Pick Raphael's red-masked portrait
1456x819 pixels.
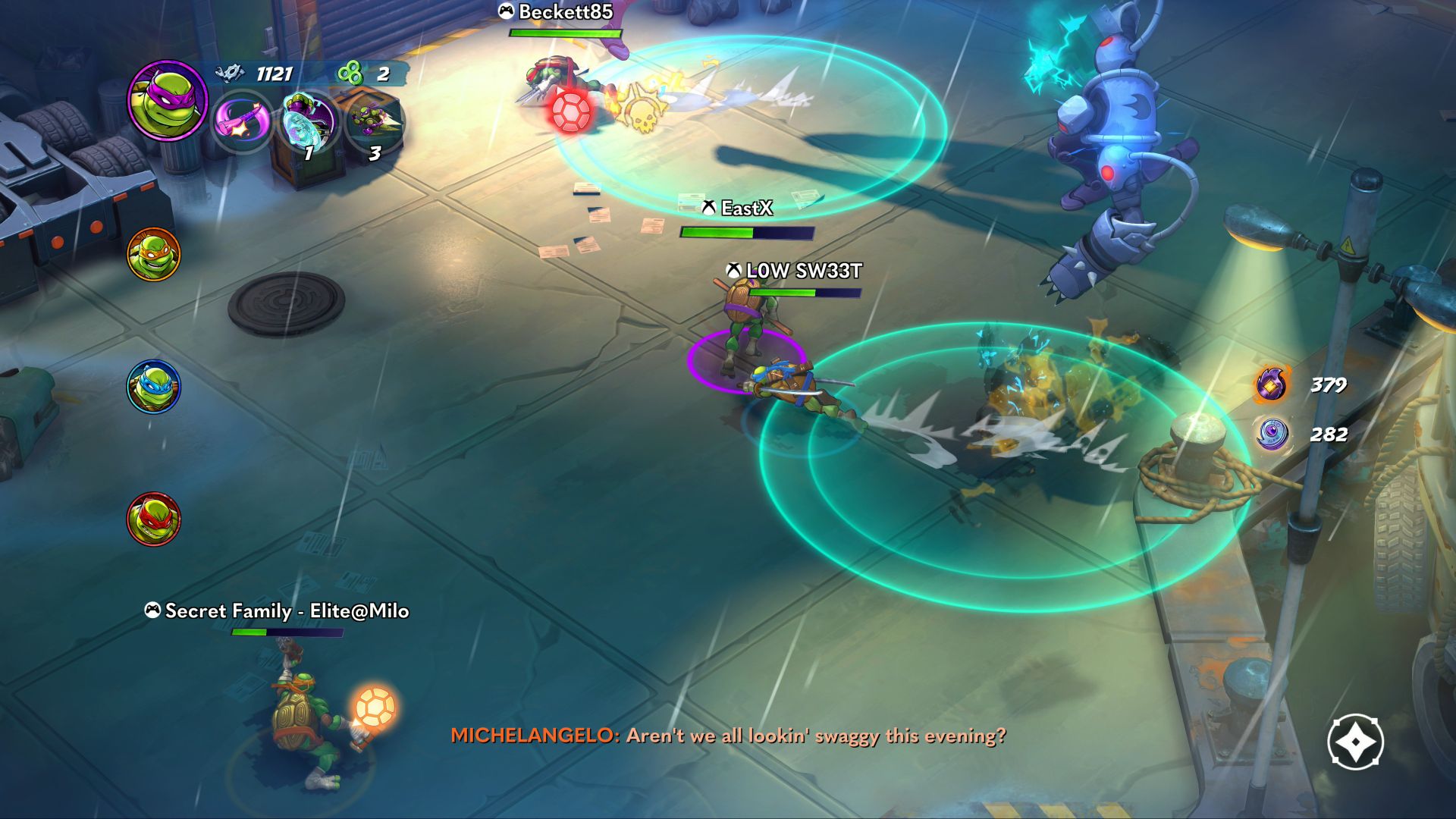(154, 519)
